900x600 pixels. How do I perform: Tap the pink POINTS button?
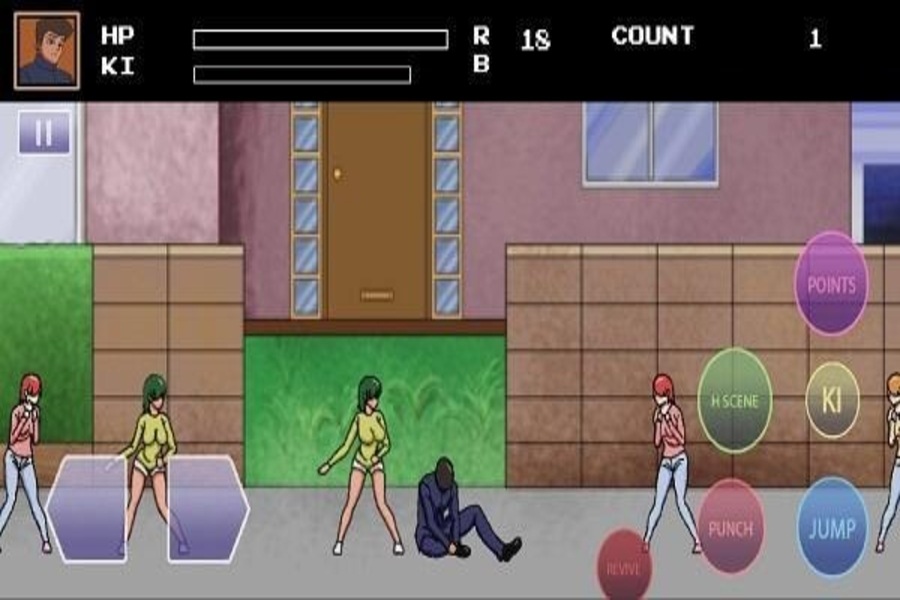click(831, 284)
